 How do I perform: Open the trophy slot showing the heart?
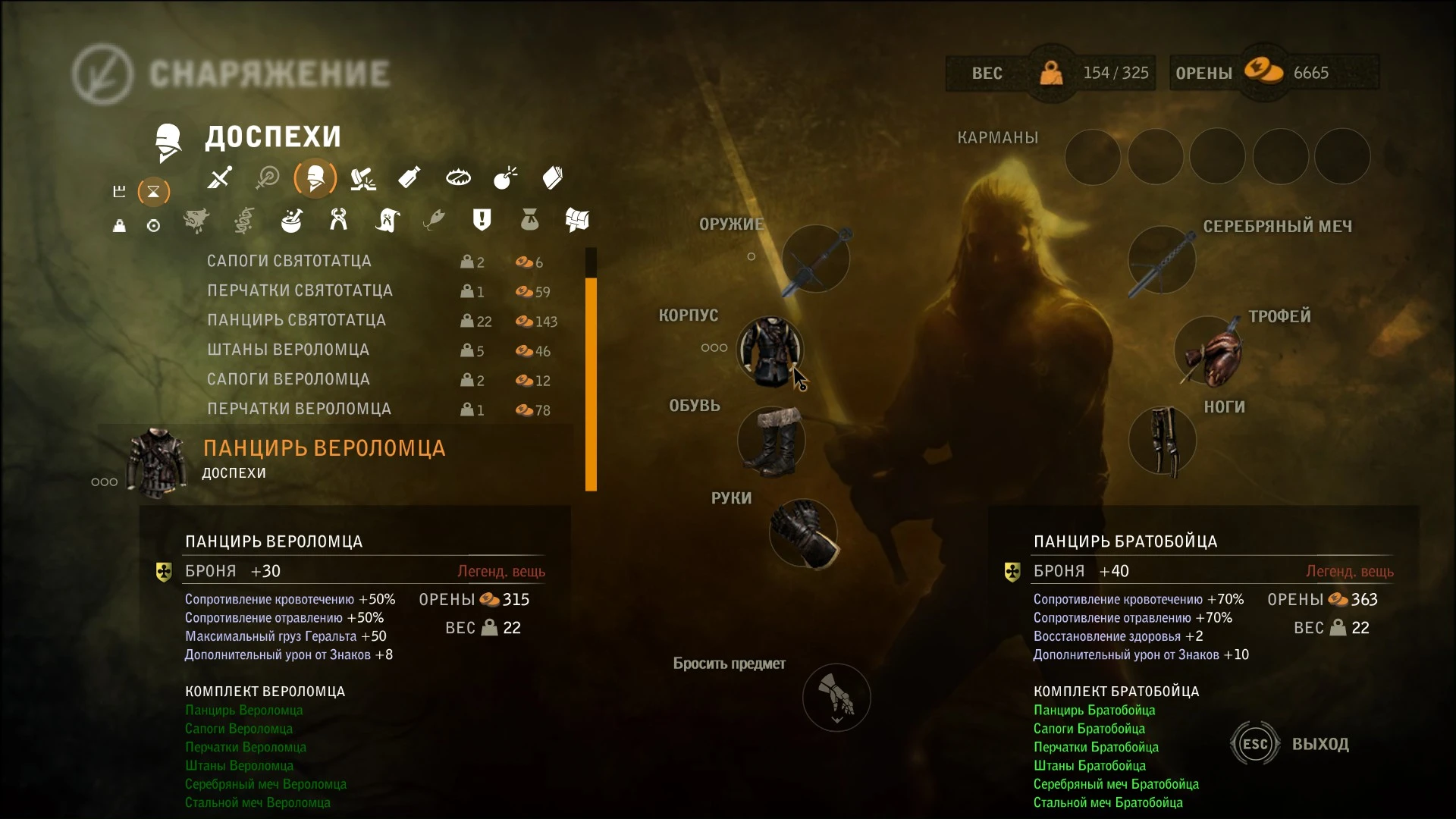coord(1209,351)
